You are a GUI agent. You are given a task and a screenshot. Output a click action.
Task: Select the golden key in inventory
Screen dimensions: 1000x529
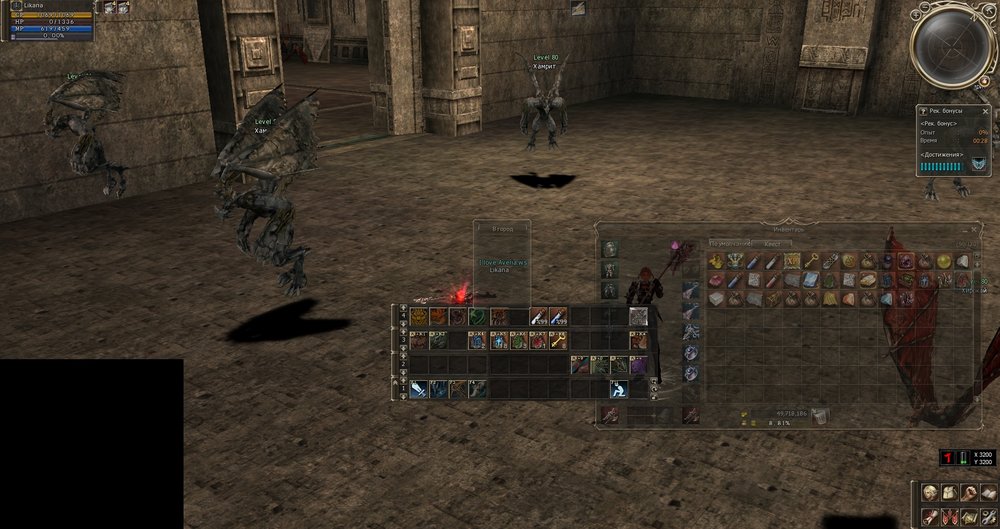(x=810, y=262)
